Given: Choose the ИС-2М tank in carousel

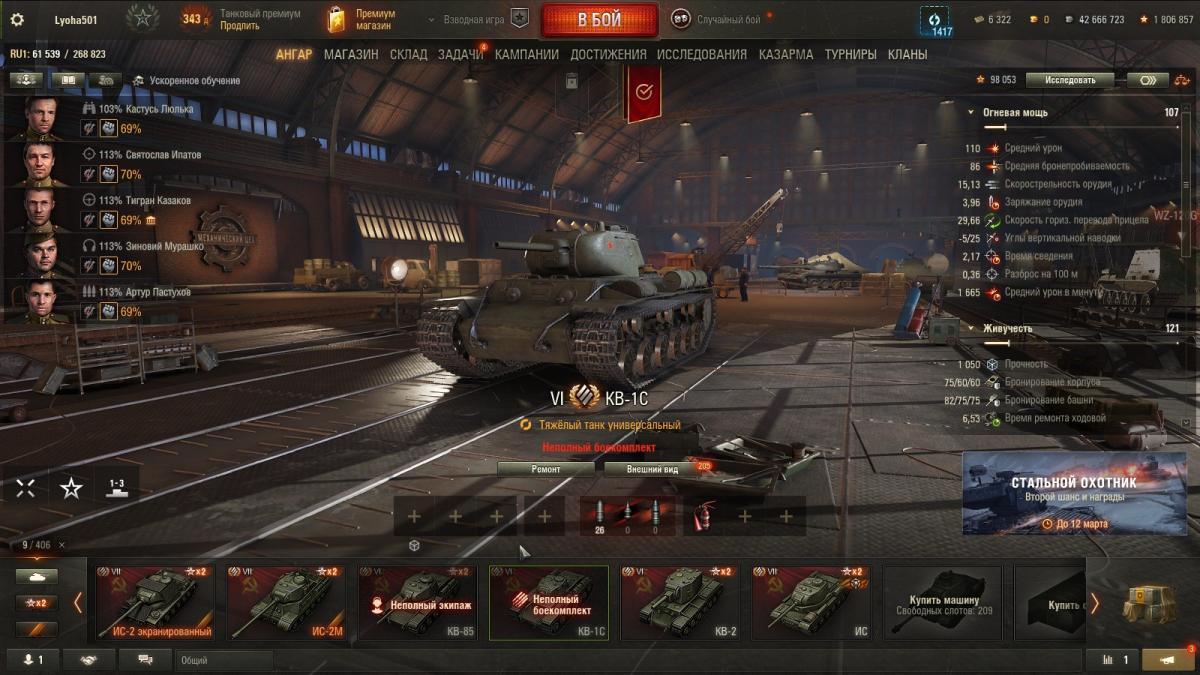Looking at the screenshot, I should (286, 603).
